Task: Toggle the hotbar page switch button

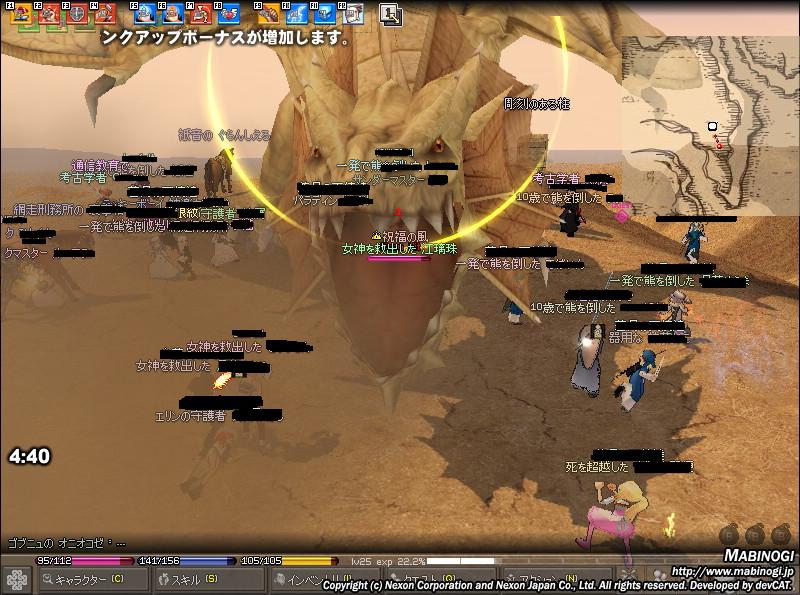Action: [391, 14]
